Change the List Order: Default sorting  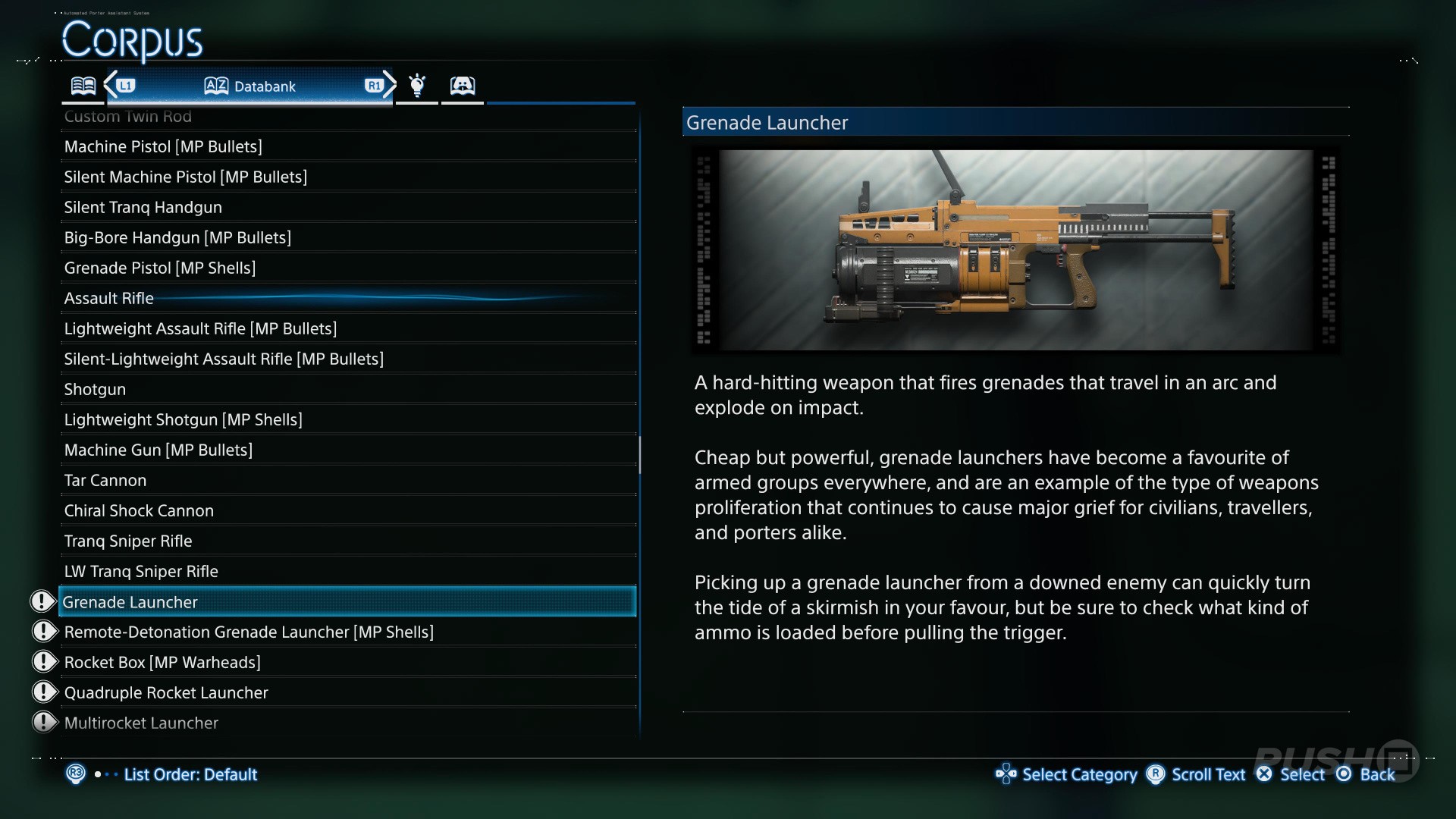click(x=190, y=774)
